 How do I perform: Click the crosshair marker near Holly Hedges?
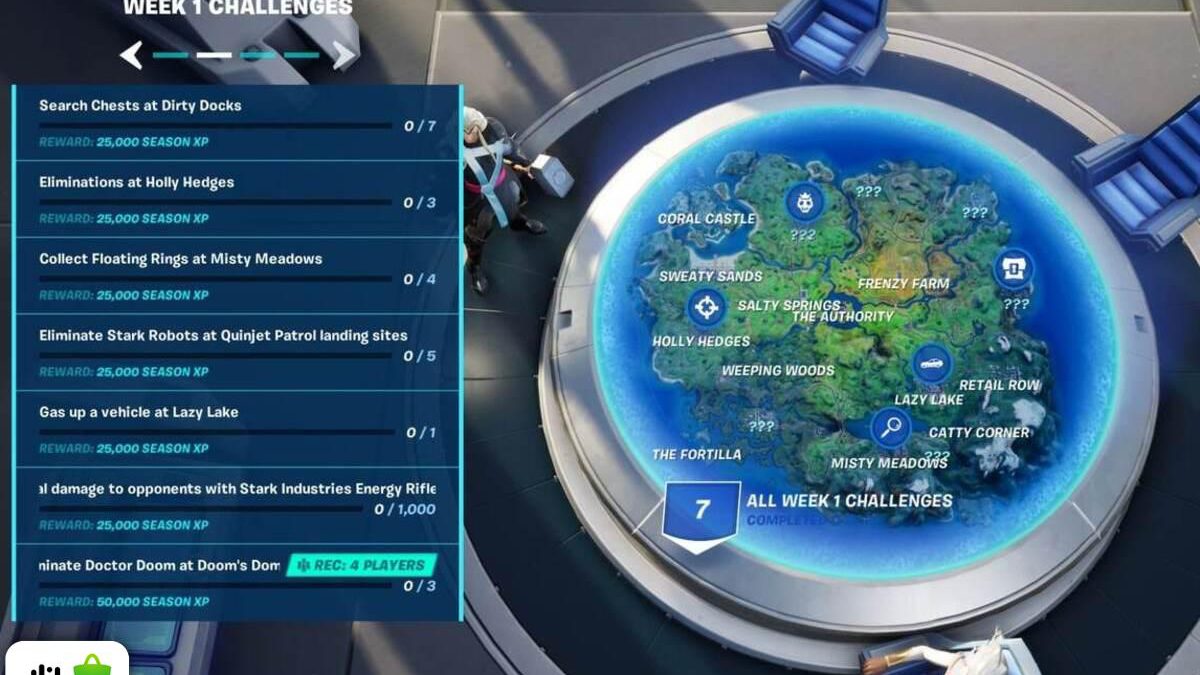tap(706, 307)
